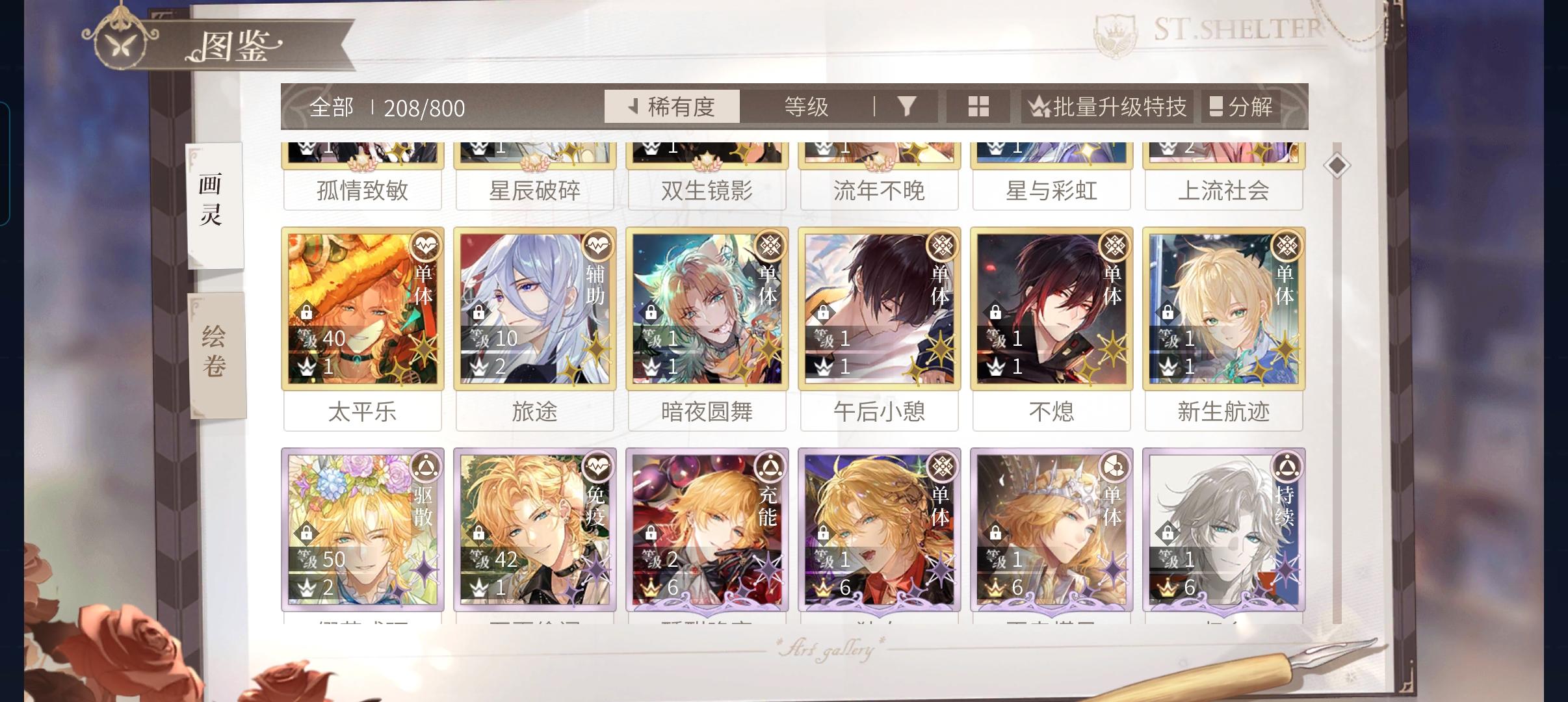This screenshot has height=702, width=1568.
Task: Switch sorting to 等级
Action: [805, 106]
